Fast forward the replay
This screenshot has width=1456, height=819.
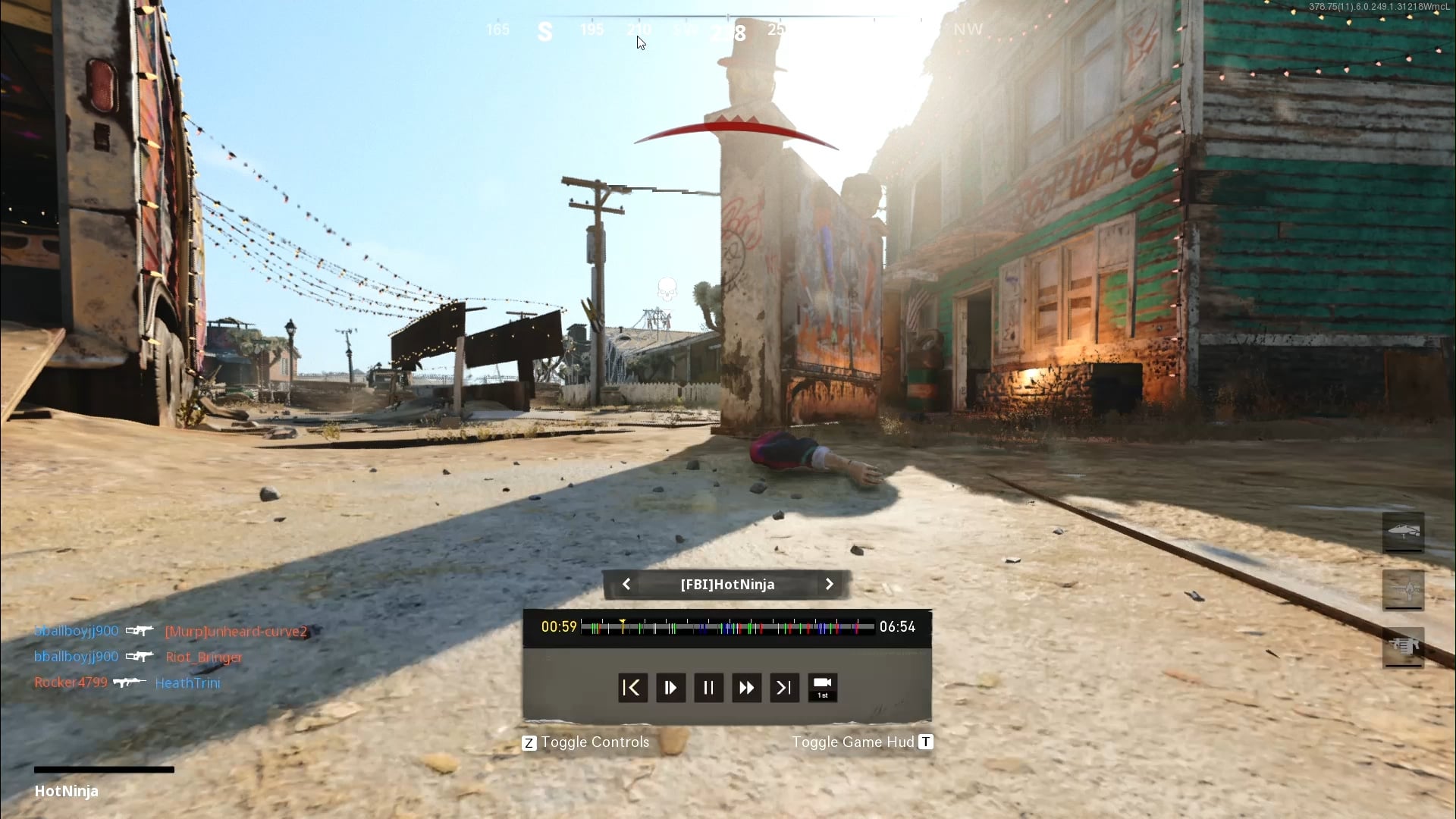pos(746,688)
